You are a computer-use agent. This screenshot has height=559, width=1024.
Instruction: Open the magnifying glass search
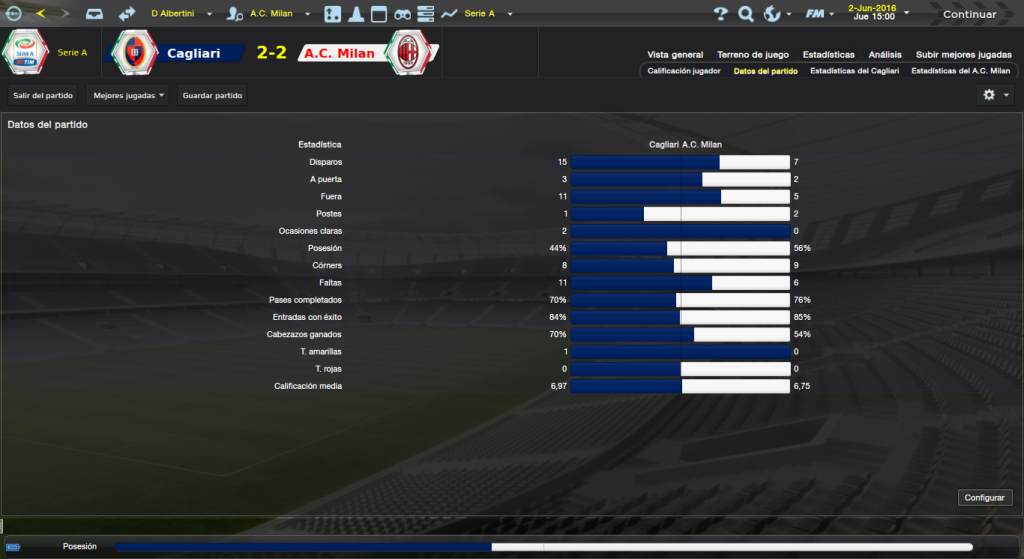tap(746, 14)
